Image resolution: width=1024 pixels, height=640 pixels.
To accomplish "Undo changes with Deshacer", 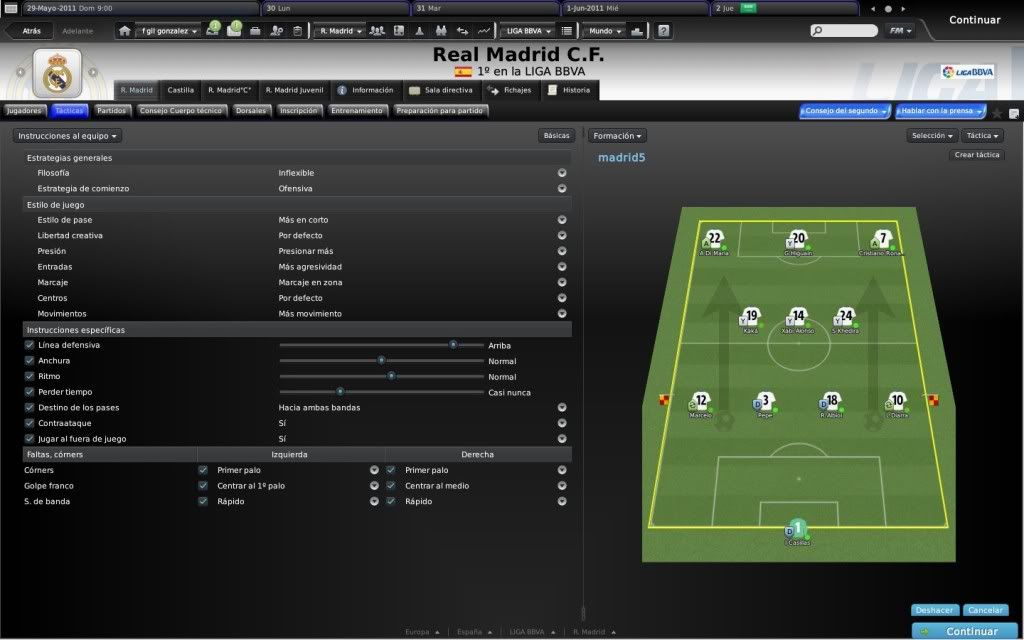I will coord(935,610).
